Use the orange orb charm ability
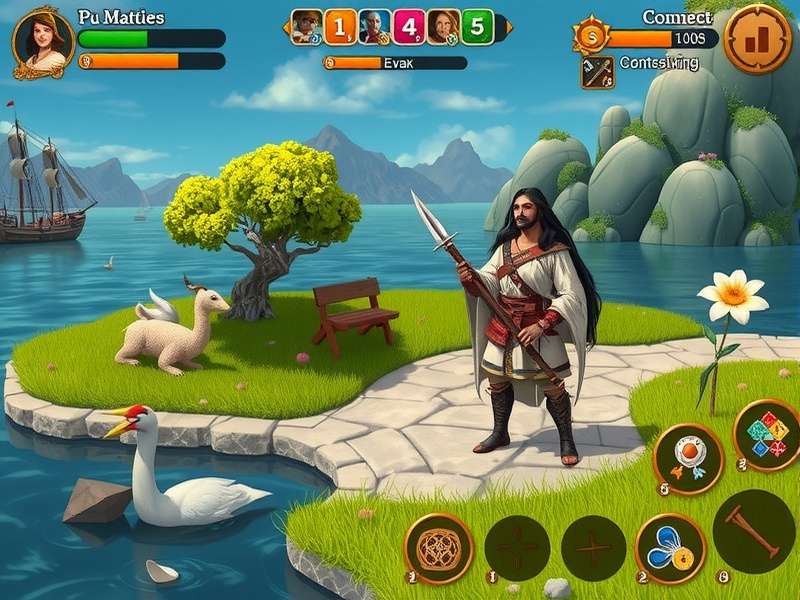 pyautogui.click(x=688, y=458)
